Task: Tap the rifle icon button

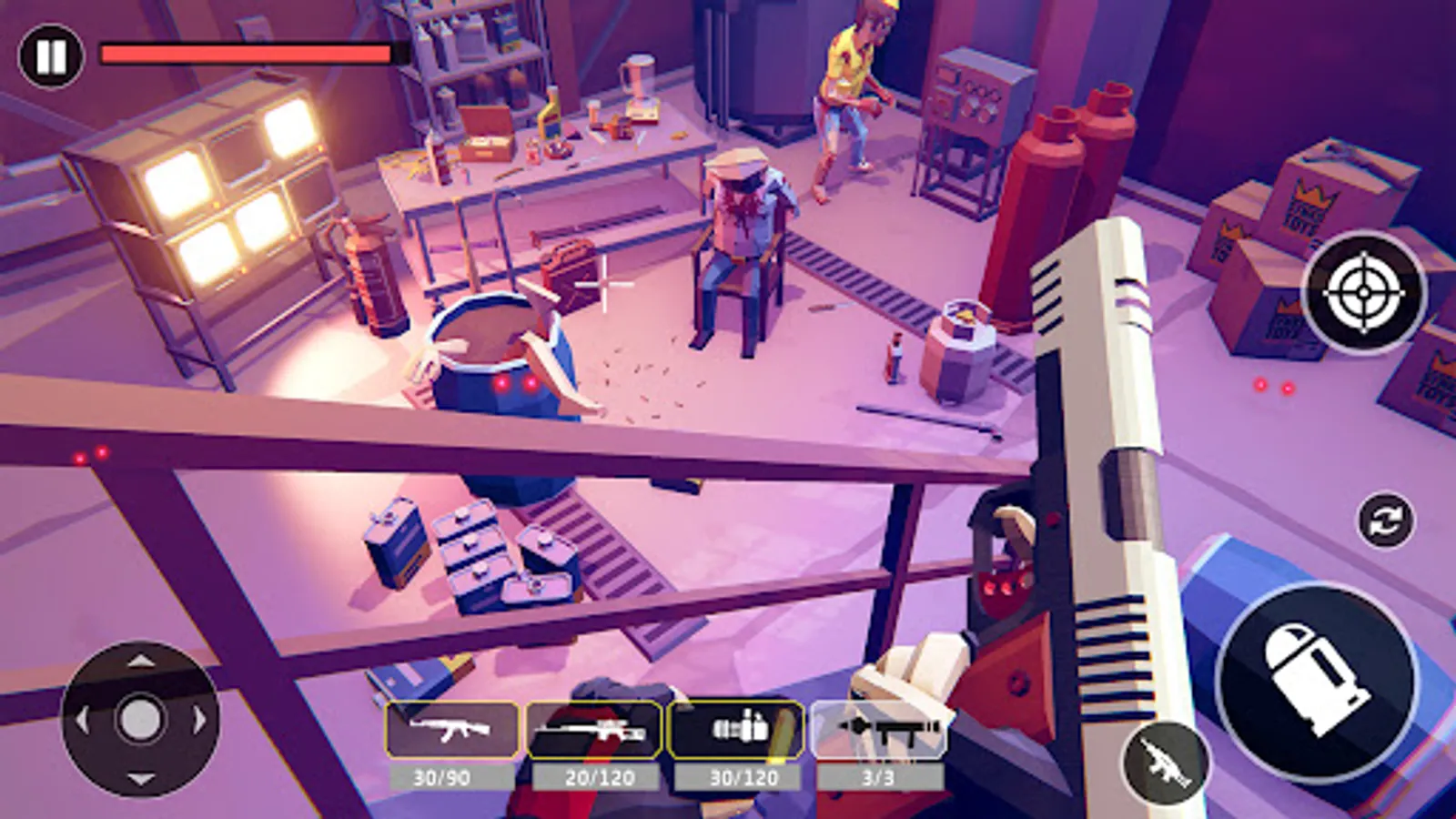Action: coord(1166,763)
